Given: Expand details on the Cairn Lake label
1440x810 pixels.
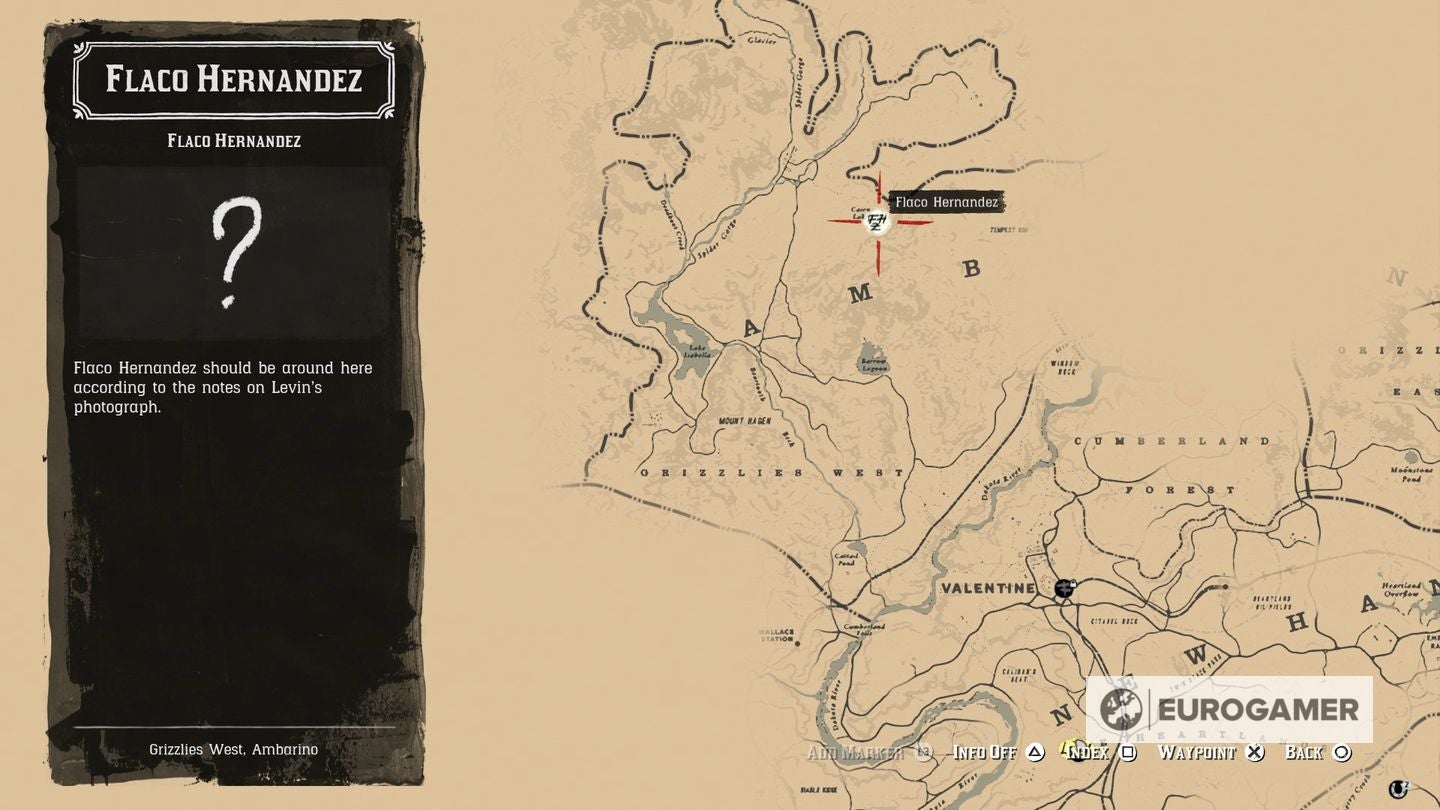Looking at the screenshot, I should [x=862, y=213].
